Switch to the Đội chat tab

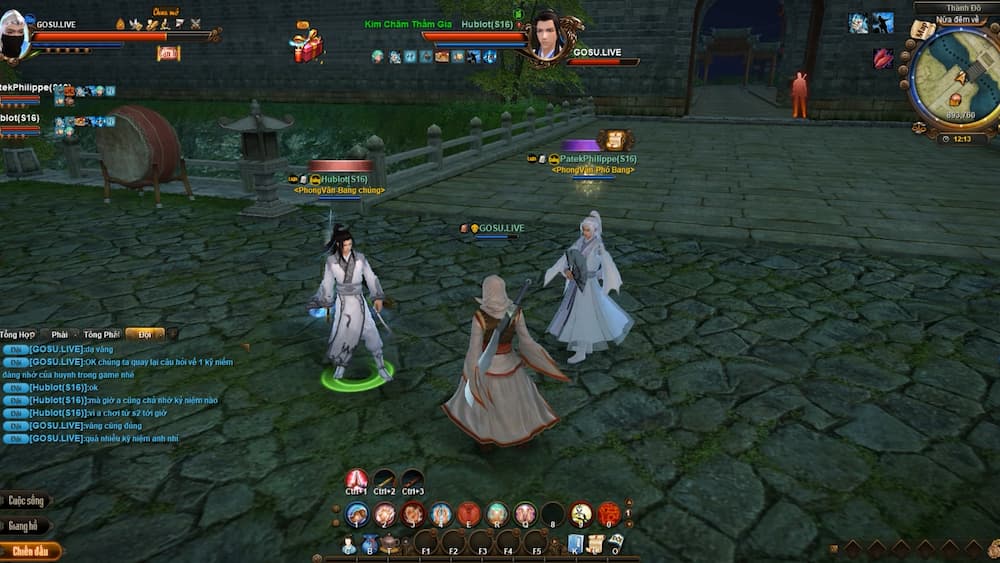[145, 334]
